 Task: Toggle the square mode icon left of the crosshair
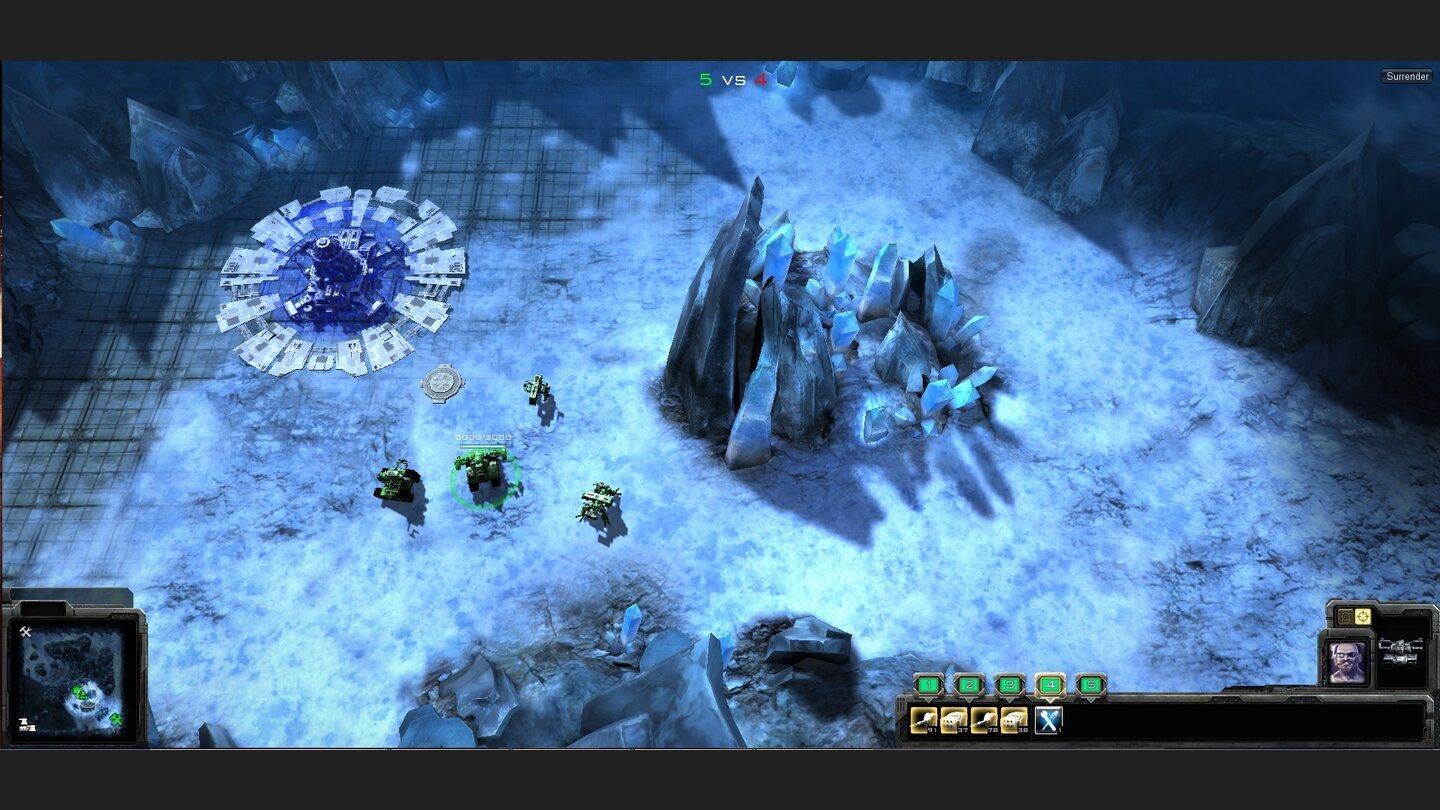click(x=1344, y=616)
